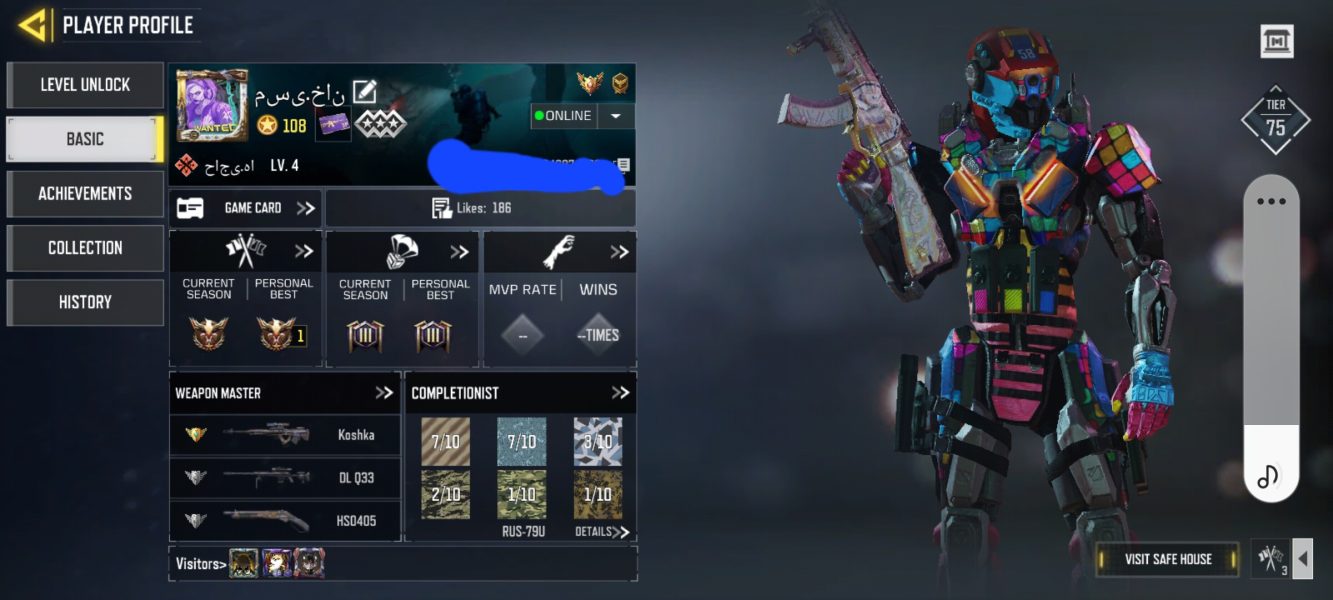Expand the Completionist section
The height and width of the screenshot is (600, 1333).
(620, 393)
